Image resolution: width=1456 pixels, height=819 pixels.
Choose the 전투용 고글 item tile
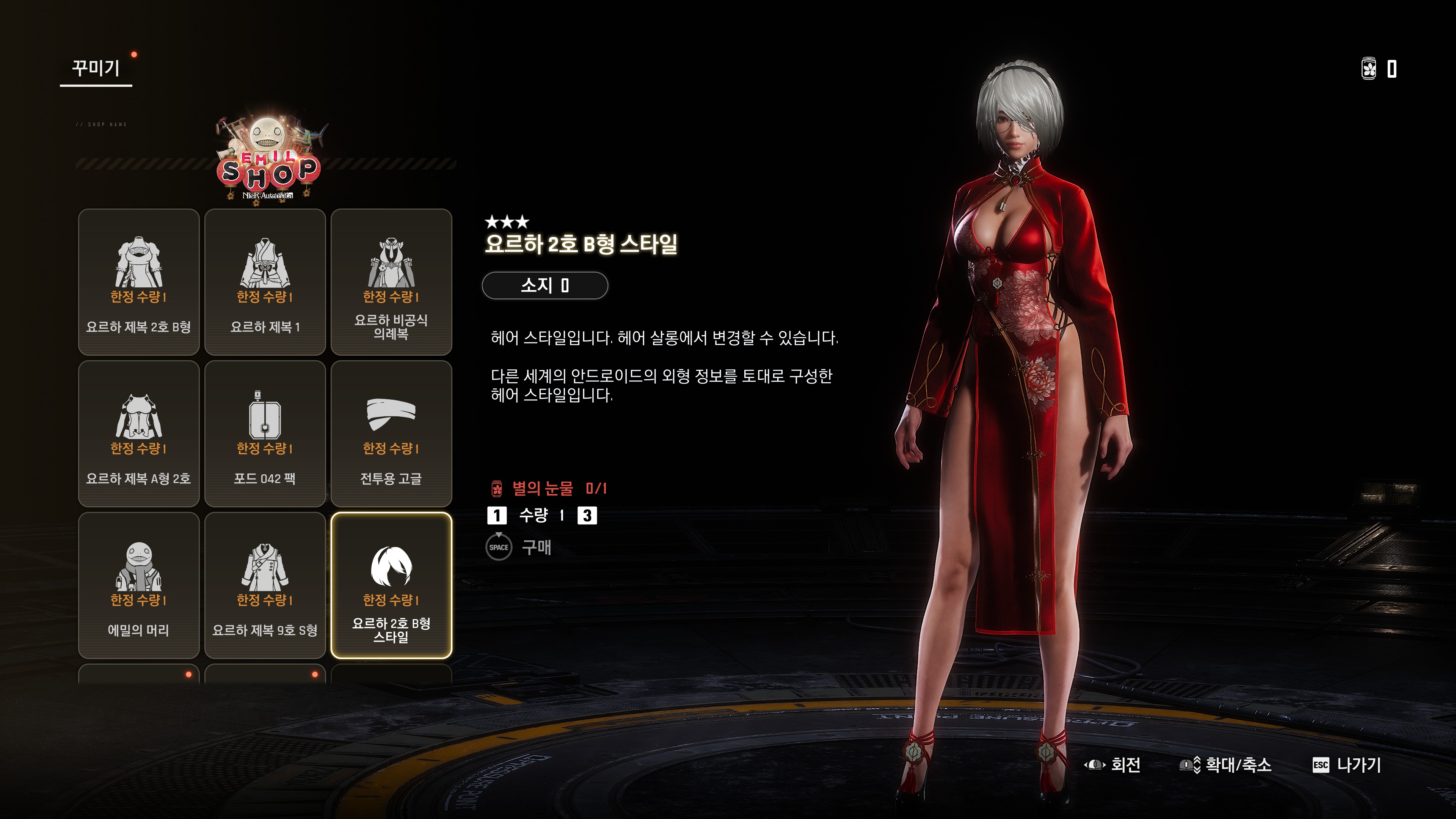coord(391,433)
